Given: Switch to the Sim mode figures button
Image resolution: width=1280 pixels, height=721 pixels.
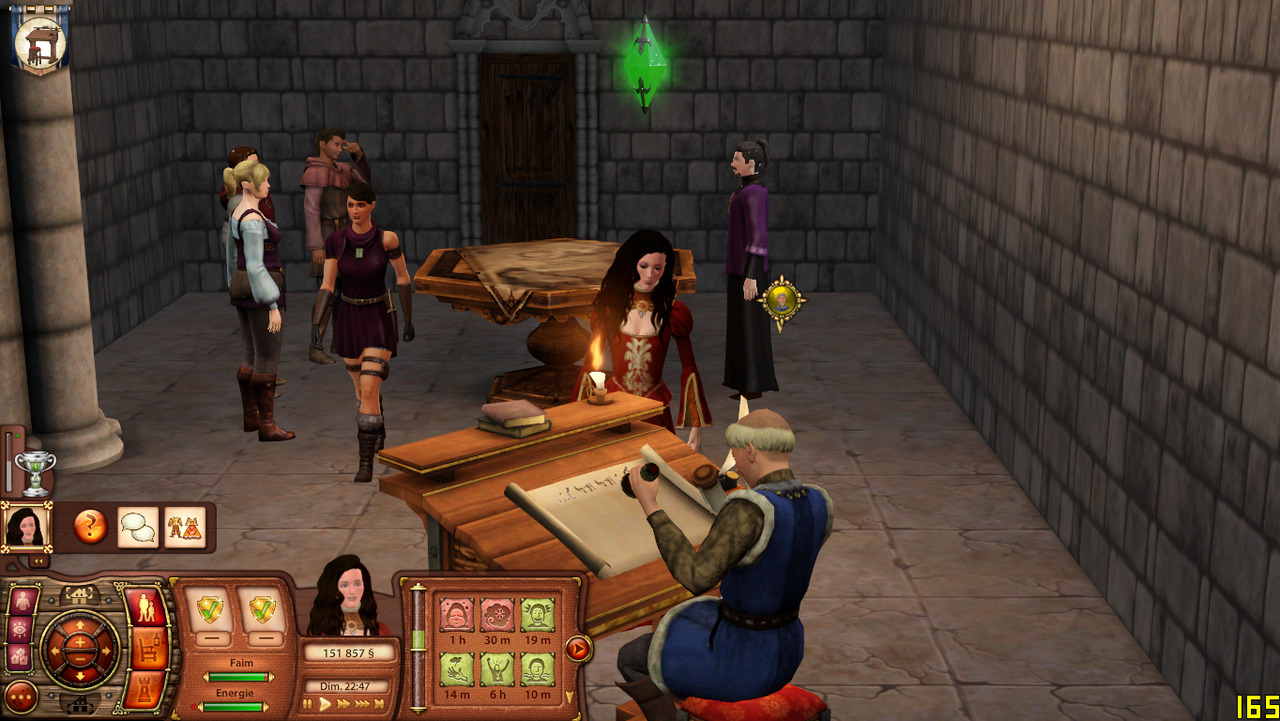Looking at the screenshot, I should 145,608.
